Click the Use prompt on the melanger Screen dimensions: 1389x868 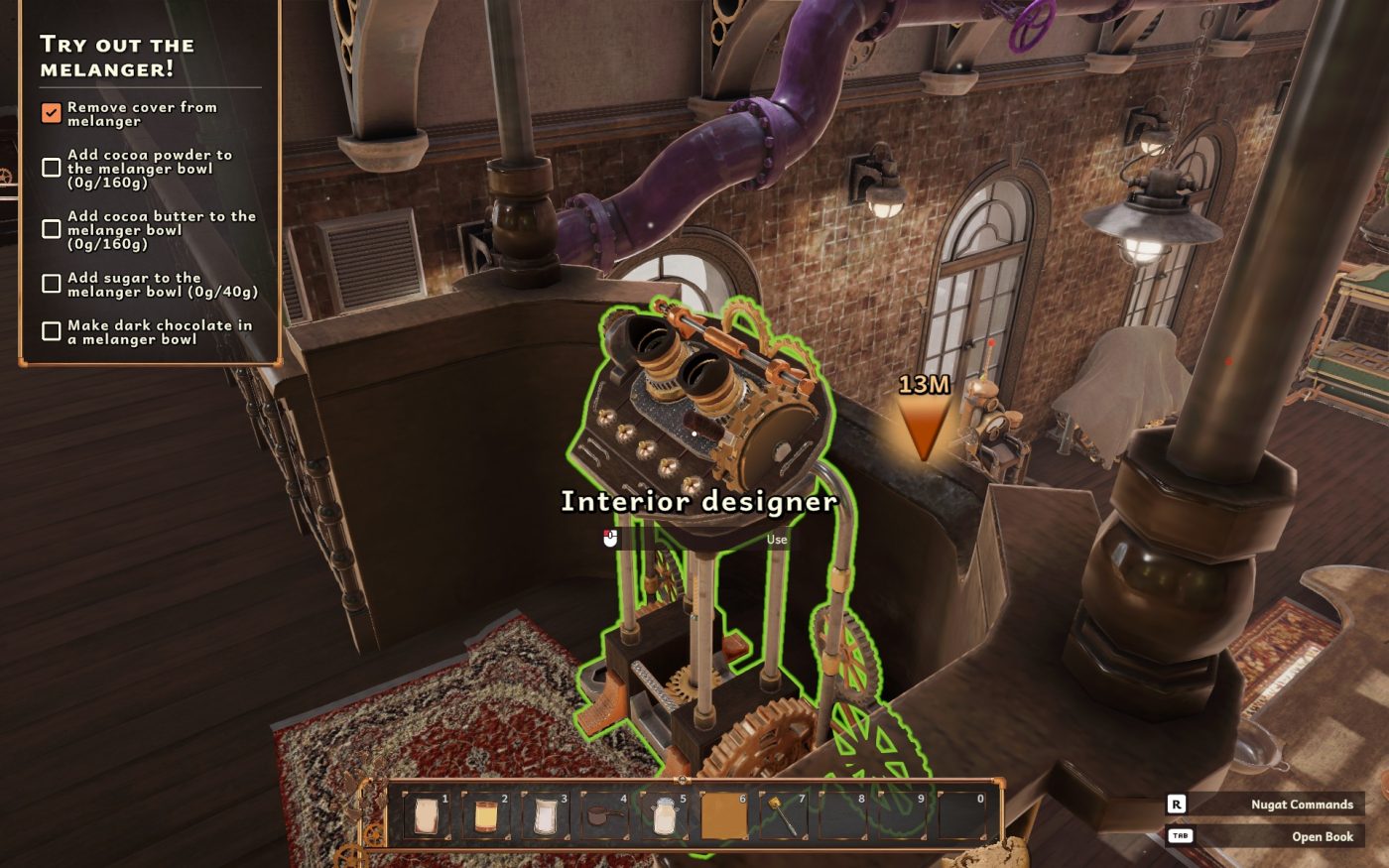pyautogui.click(x=775, y=539)
